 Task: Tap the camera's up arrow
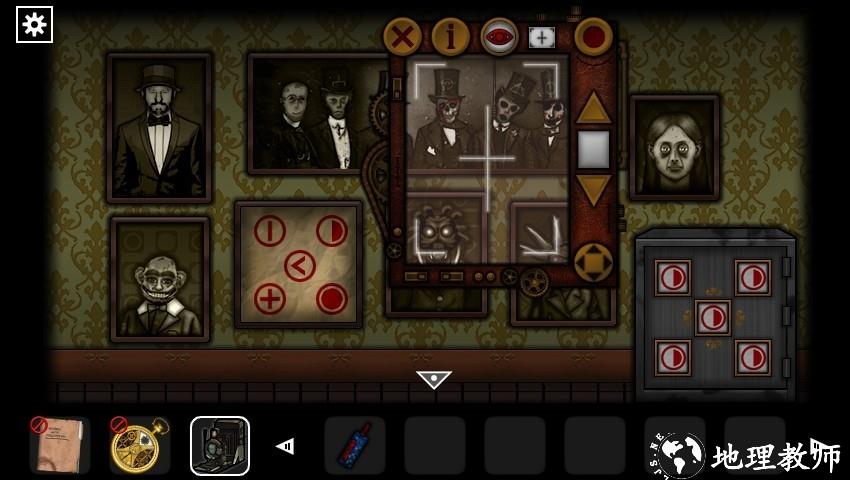[x=593, y=107]
